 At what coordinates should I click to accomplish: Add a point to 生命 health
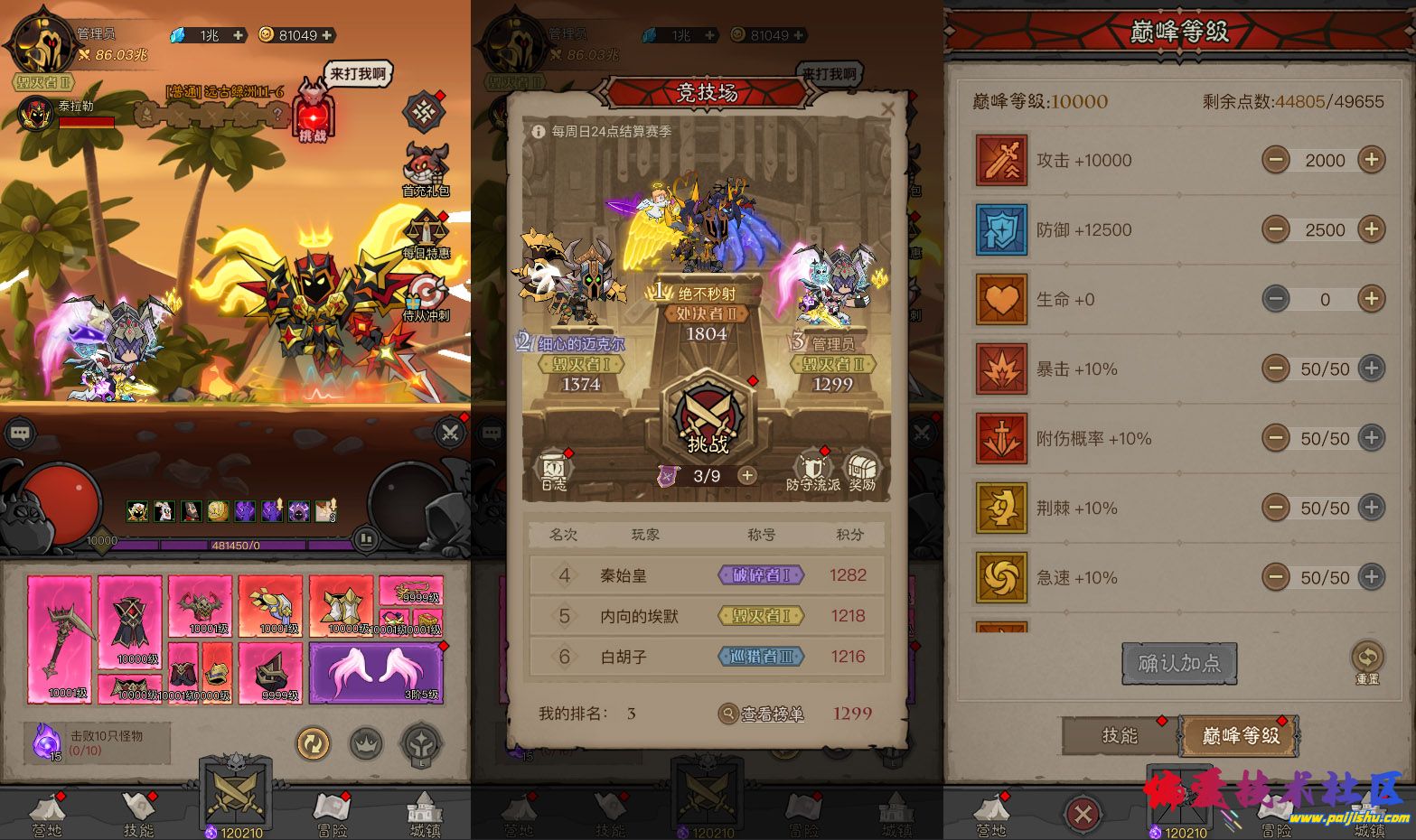click(x=1371, y=299)
